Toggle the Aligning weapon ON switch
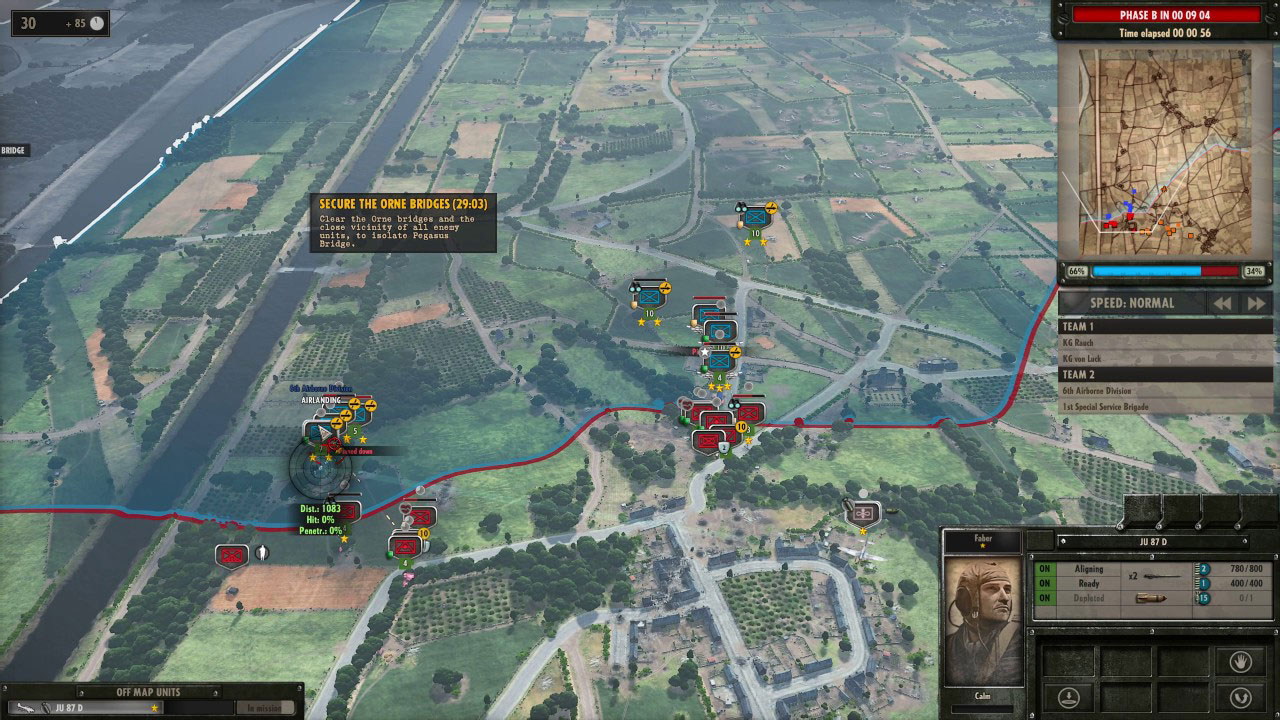The image size is (1280, 720). pos(1044,569)
